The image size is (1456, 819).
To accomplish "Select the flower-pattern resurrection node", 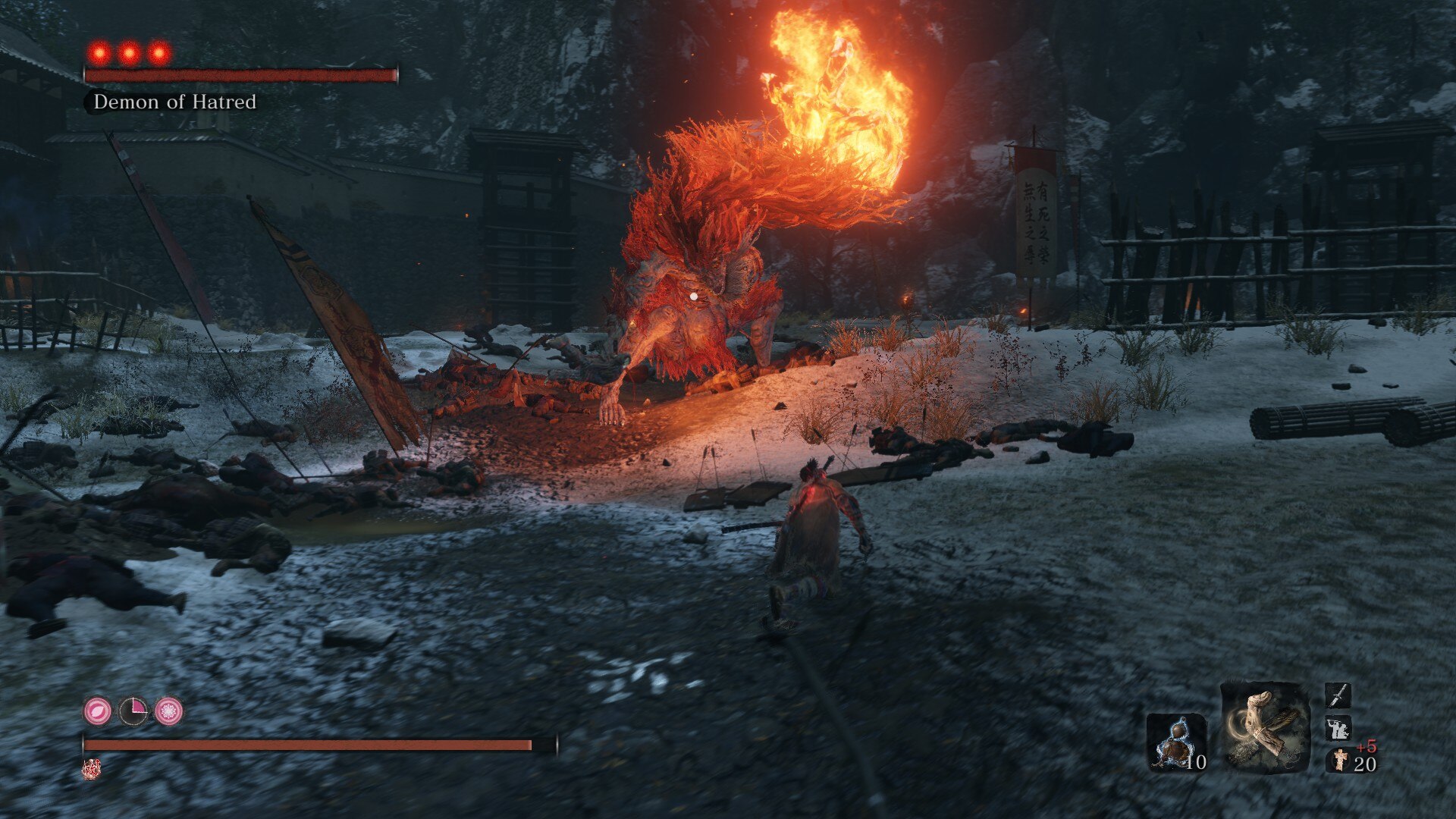I will (x=168, y=711).
